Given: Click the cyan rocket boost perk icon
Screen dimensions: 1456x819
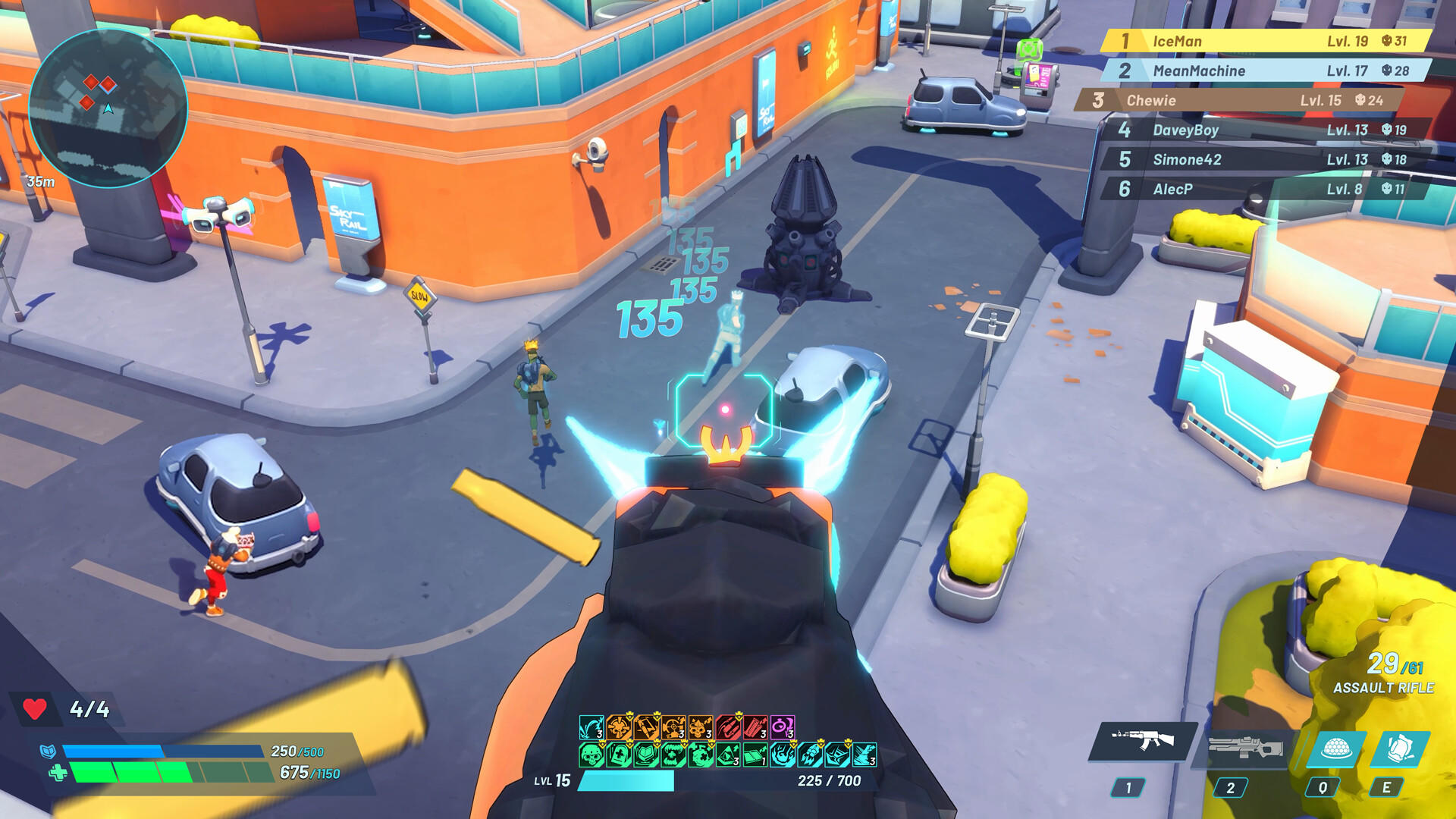Looking at the screenshot, I should coord(808,756).
